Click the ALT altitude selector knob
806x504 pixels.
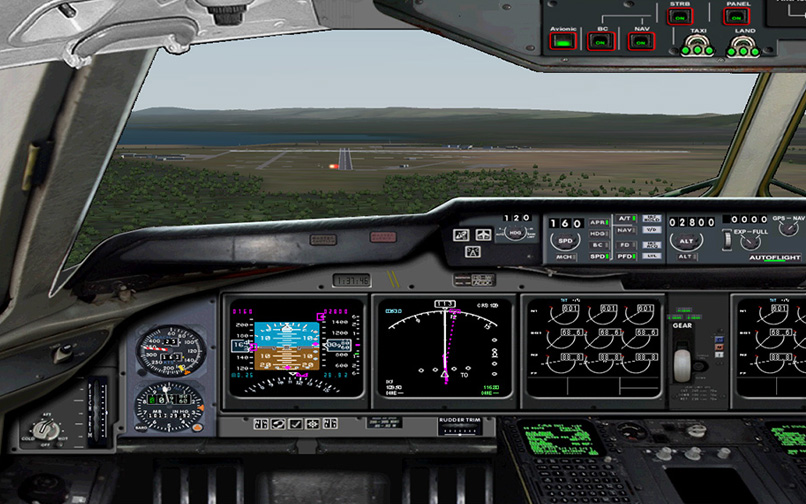click(x=686, y=240)
